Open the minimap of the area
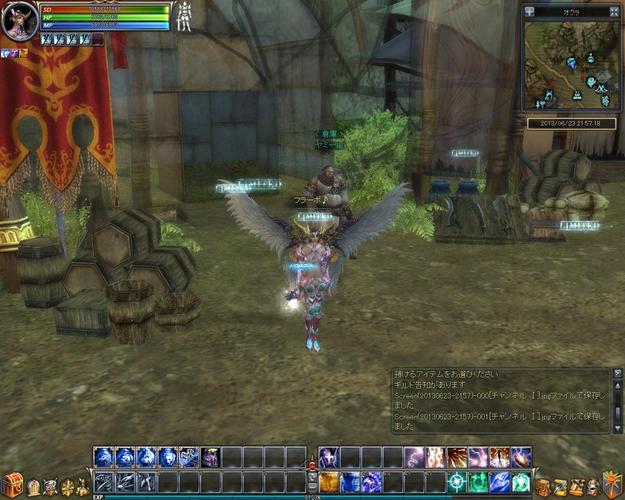Screen dimensions: 625x500 tap(571, 66)
